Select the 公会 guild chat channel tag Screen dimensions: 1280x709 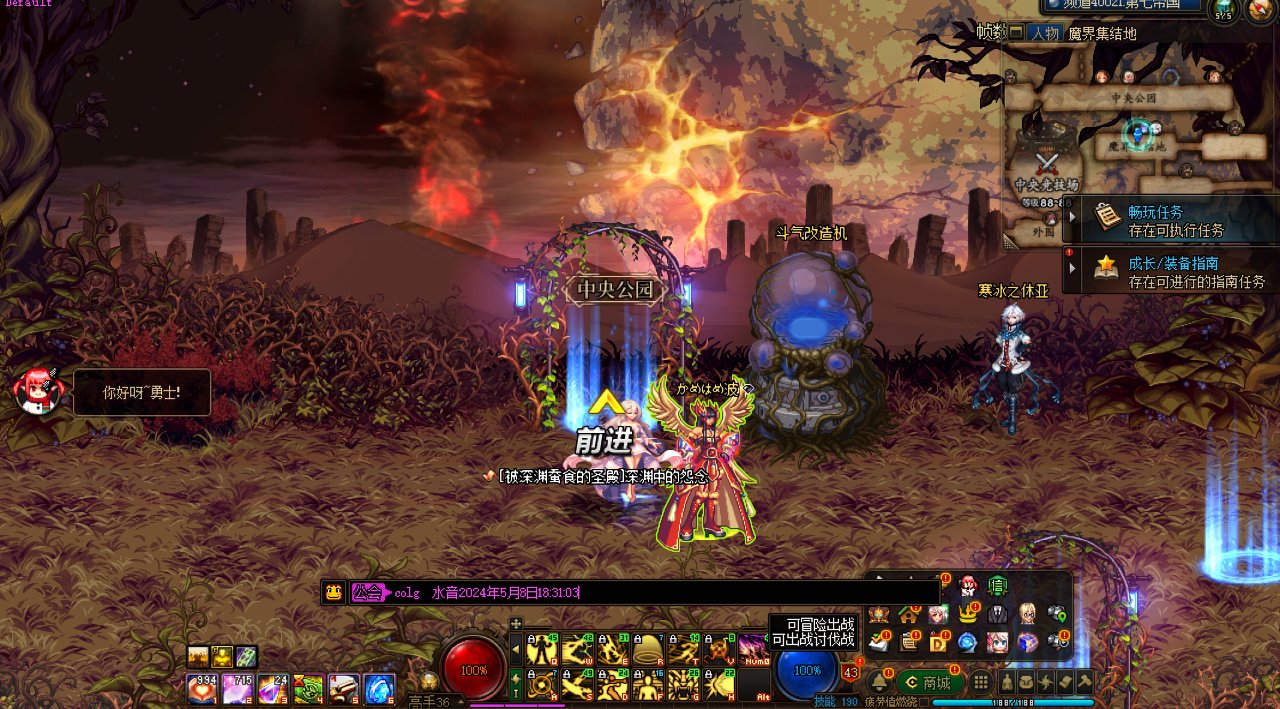(368, 593)
